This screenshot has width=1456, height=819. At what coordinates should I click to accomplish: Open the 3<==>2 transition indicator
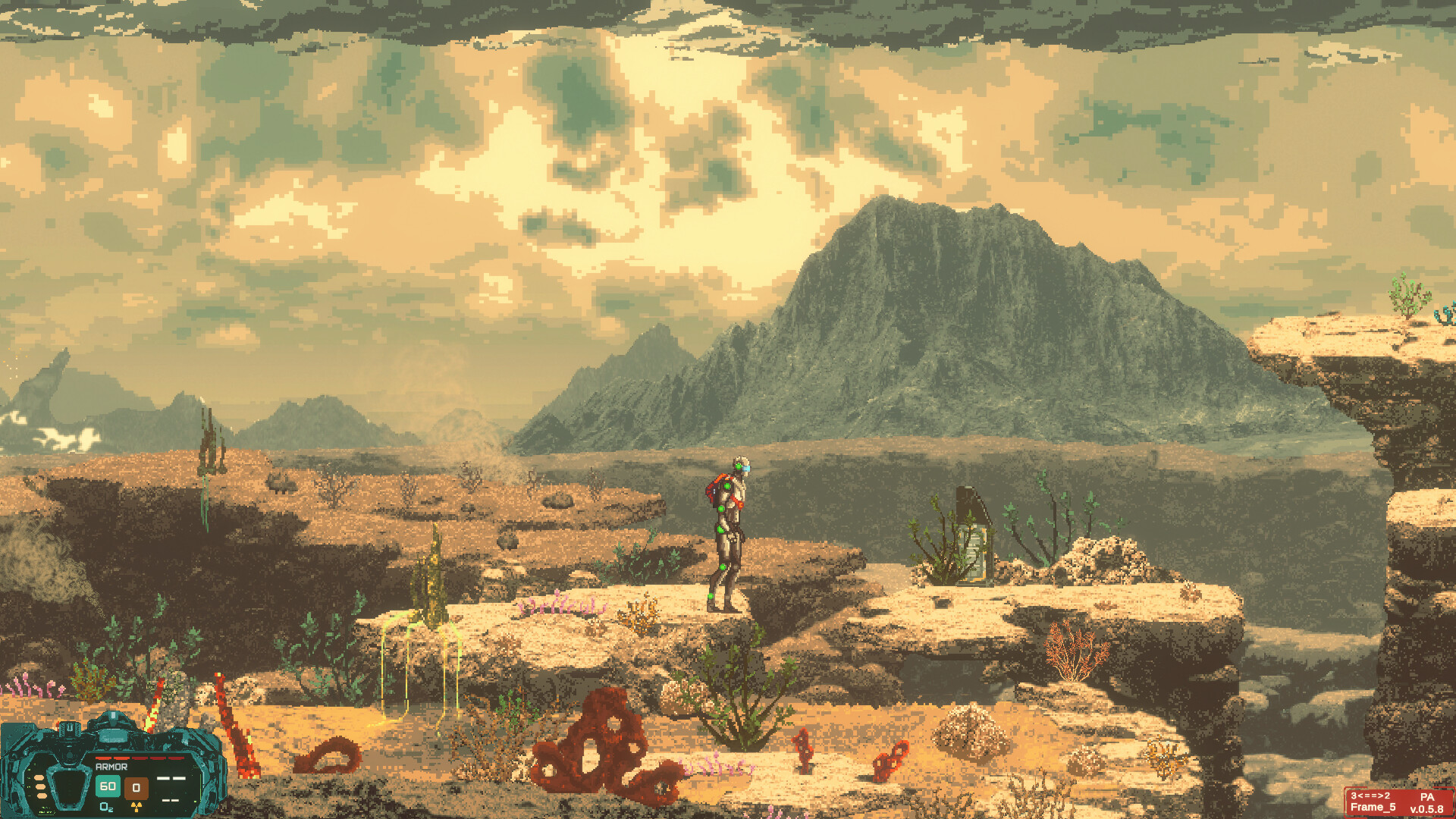[1370, 795]
